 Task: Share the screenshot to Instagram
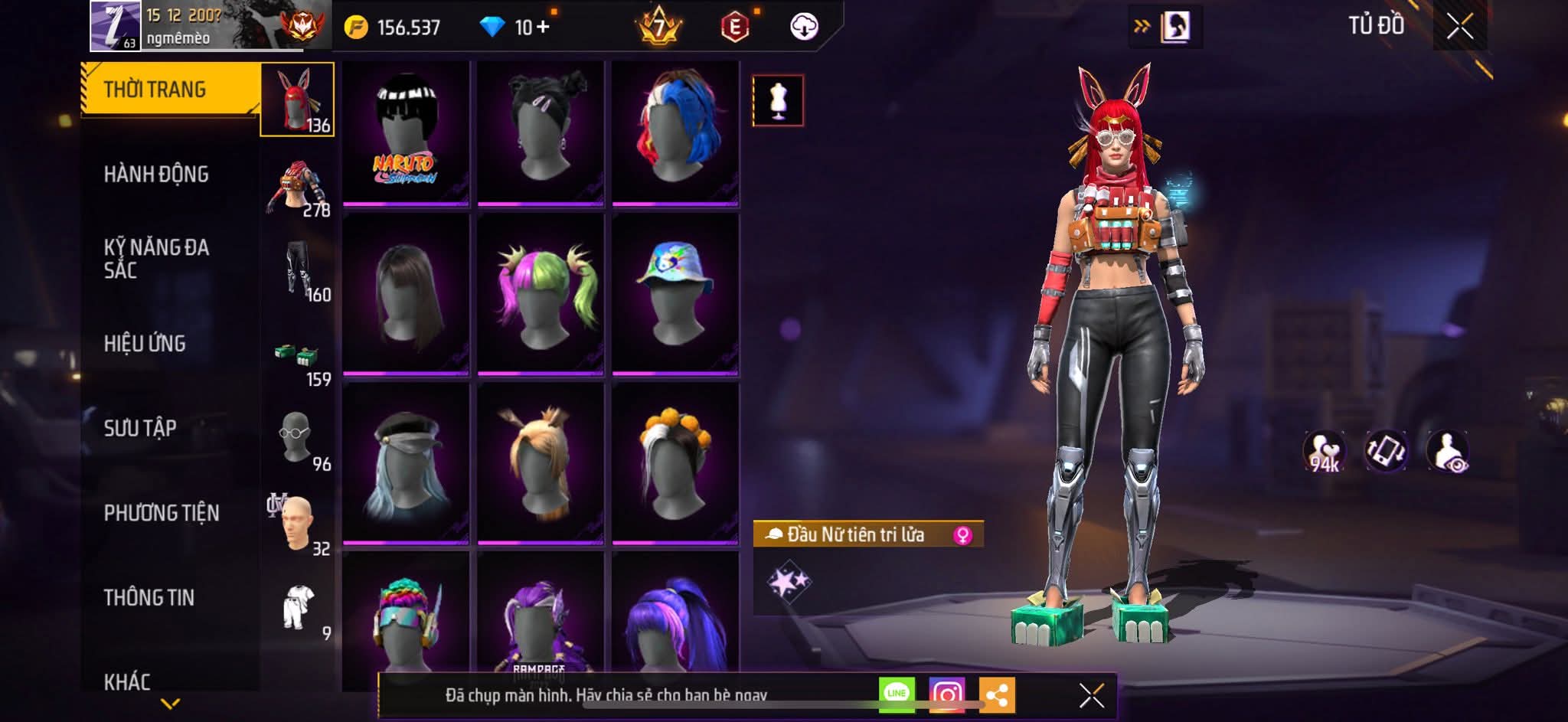pos(946,694)
